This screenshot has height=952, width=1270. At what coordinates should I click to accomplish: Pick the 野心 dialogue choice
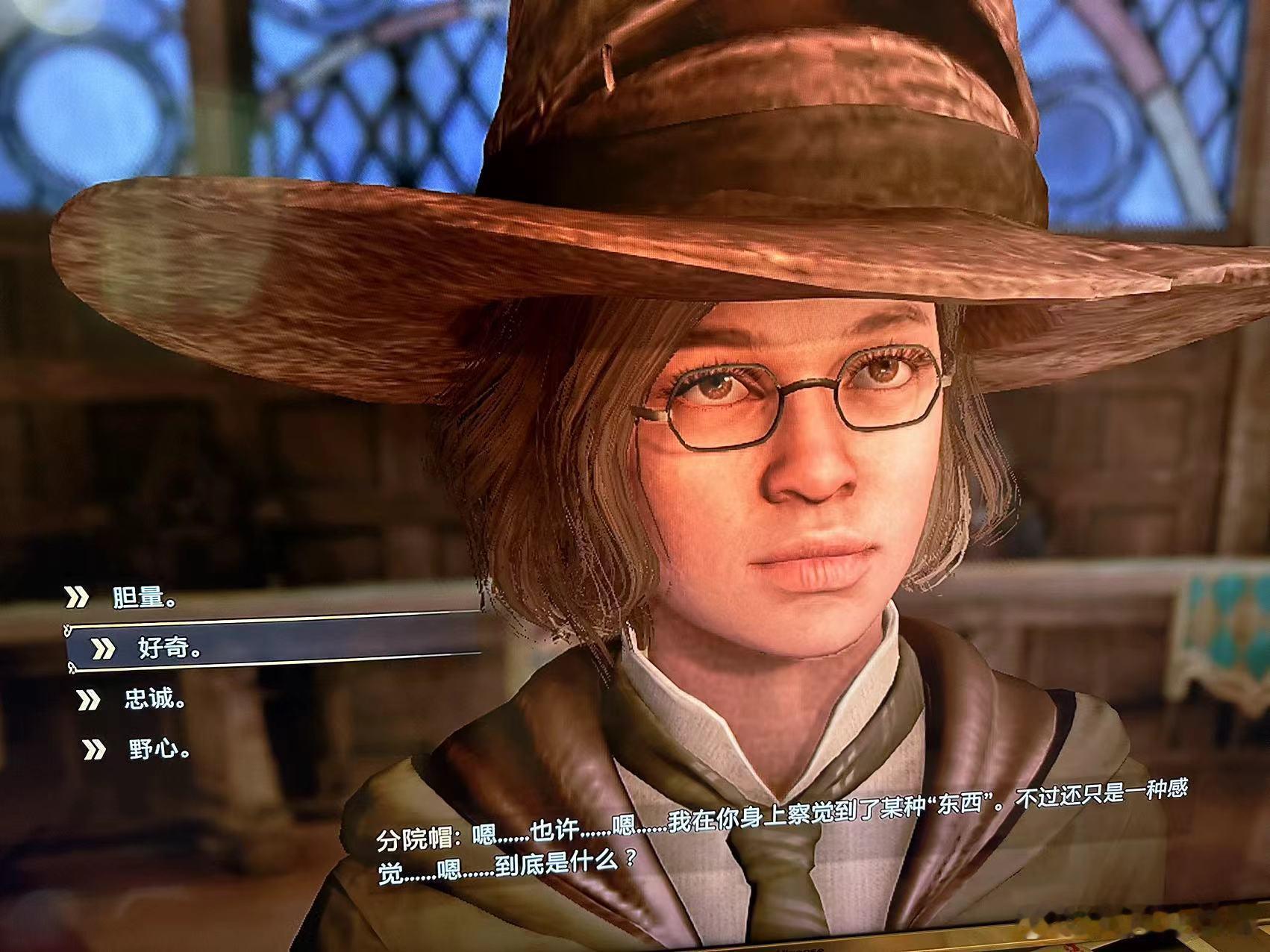[x=159, y=750]
